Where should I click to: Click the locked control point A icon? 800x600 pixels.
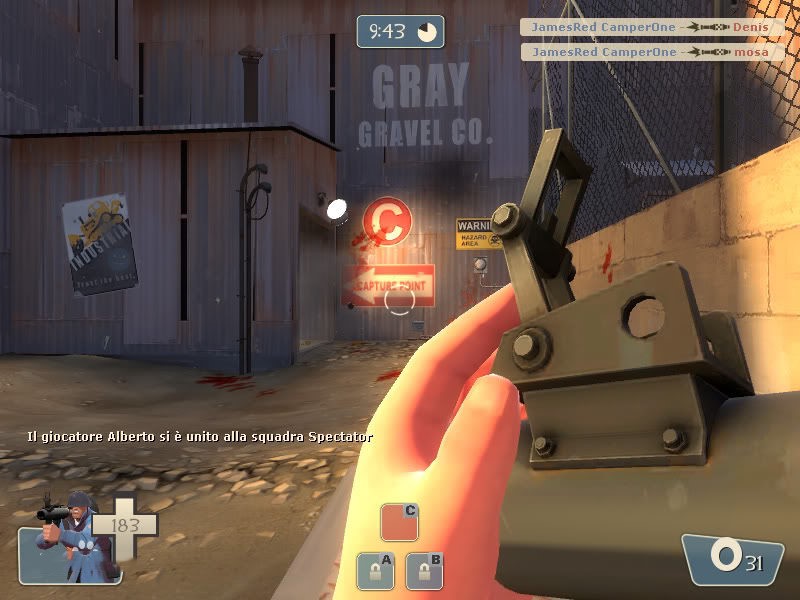pyautogui.click(x=375, y=570)
